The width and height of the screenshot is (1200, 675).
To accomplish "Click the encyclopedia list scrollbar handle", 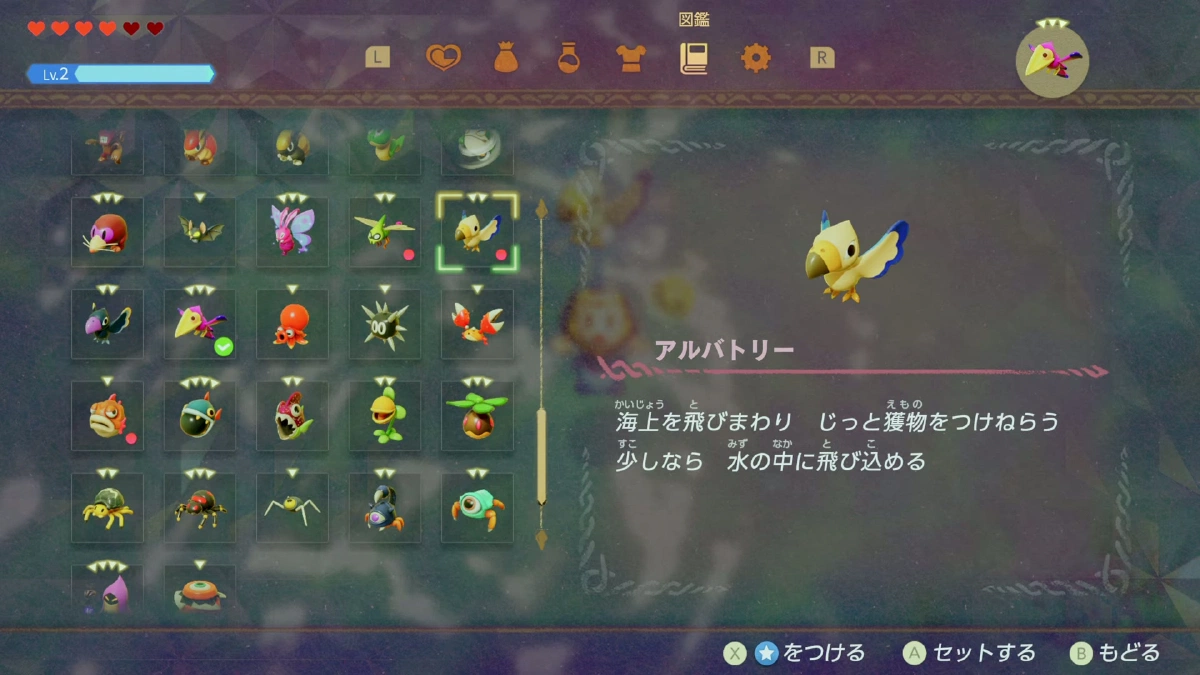I will (542, 455).
